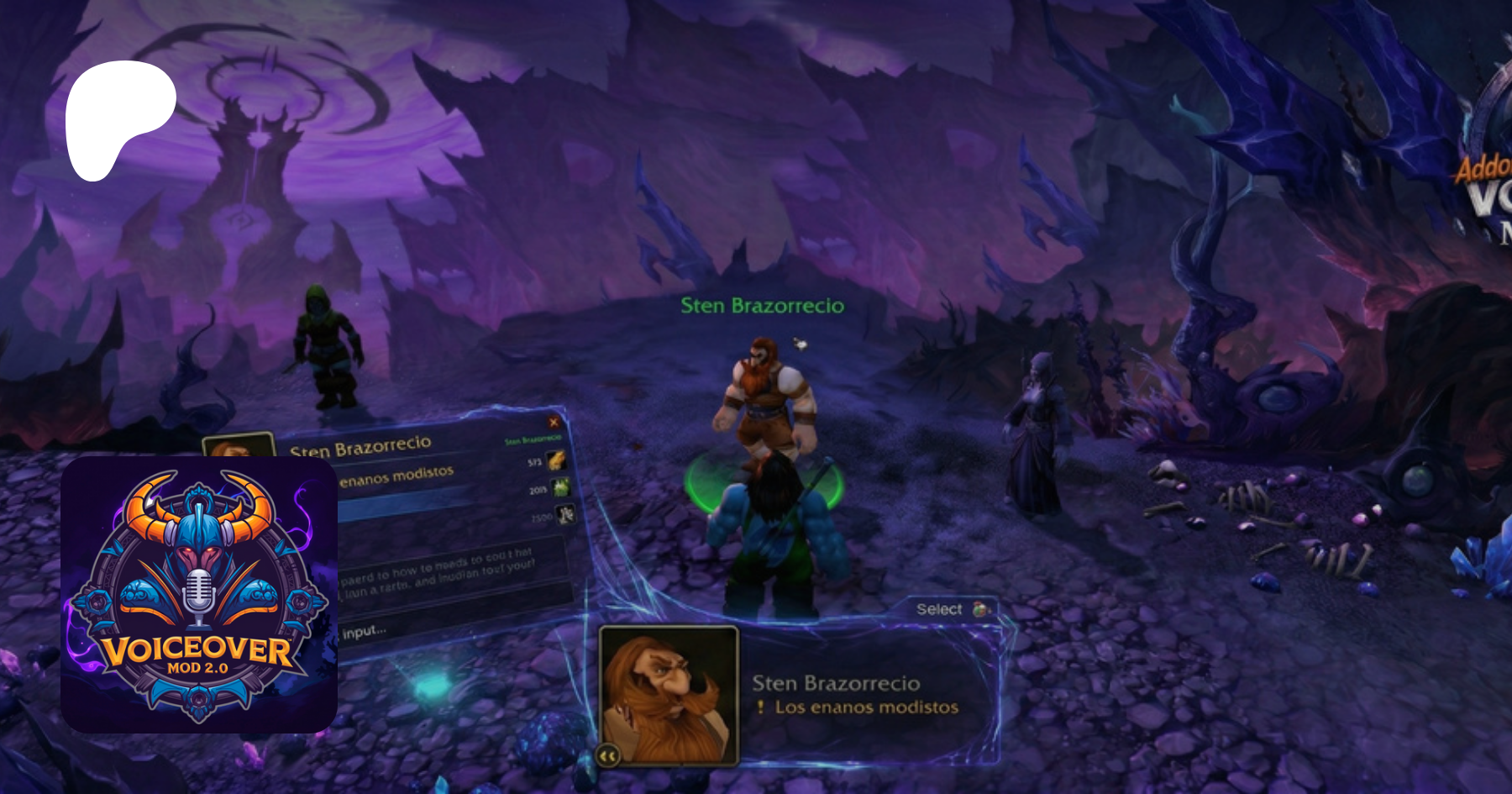The width and height of the screenshot is (1512, 794).
Task: Select the "enanos modistos" row in quest window
Action: click(396, 476)
